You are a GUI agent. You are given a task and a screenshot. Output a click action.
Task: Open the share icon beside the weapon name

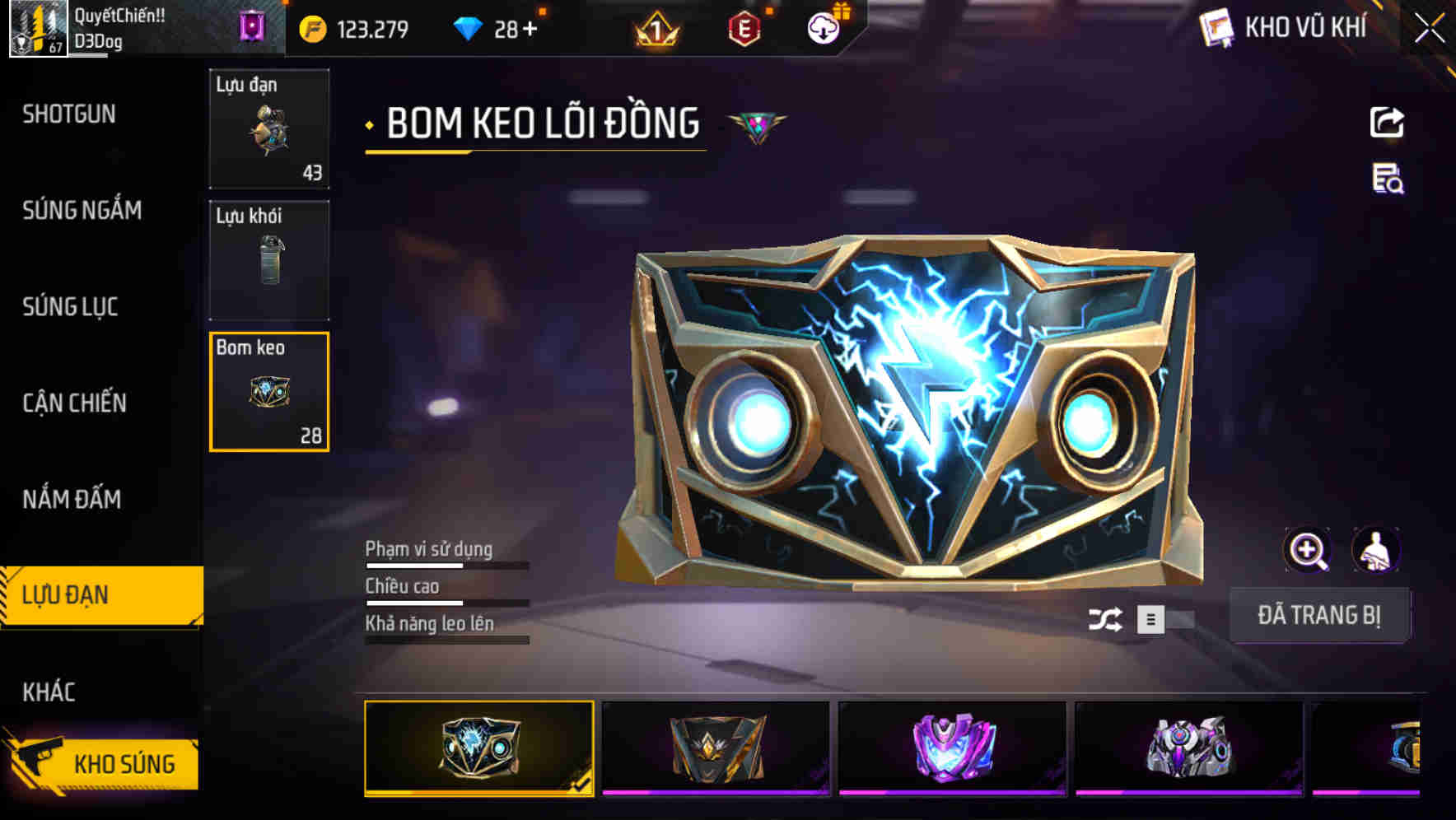click(1387, 122)
